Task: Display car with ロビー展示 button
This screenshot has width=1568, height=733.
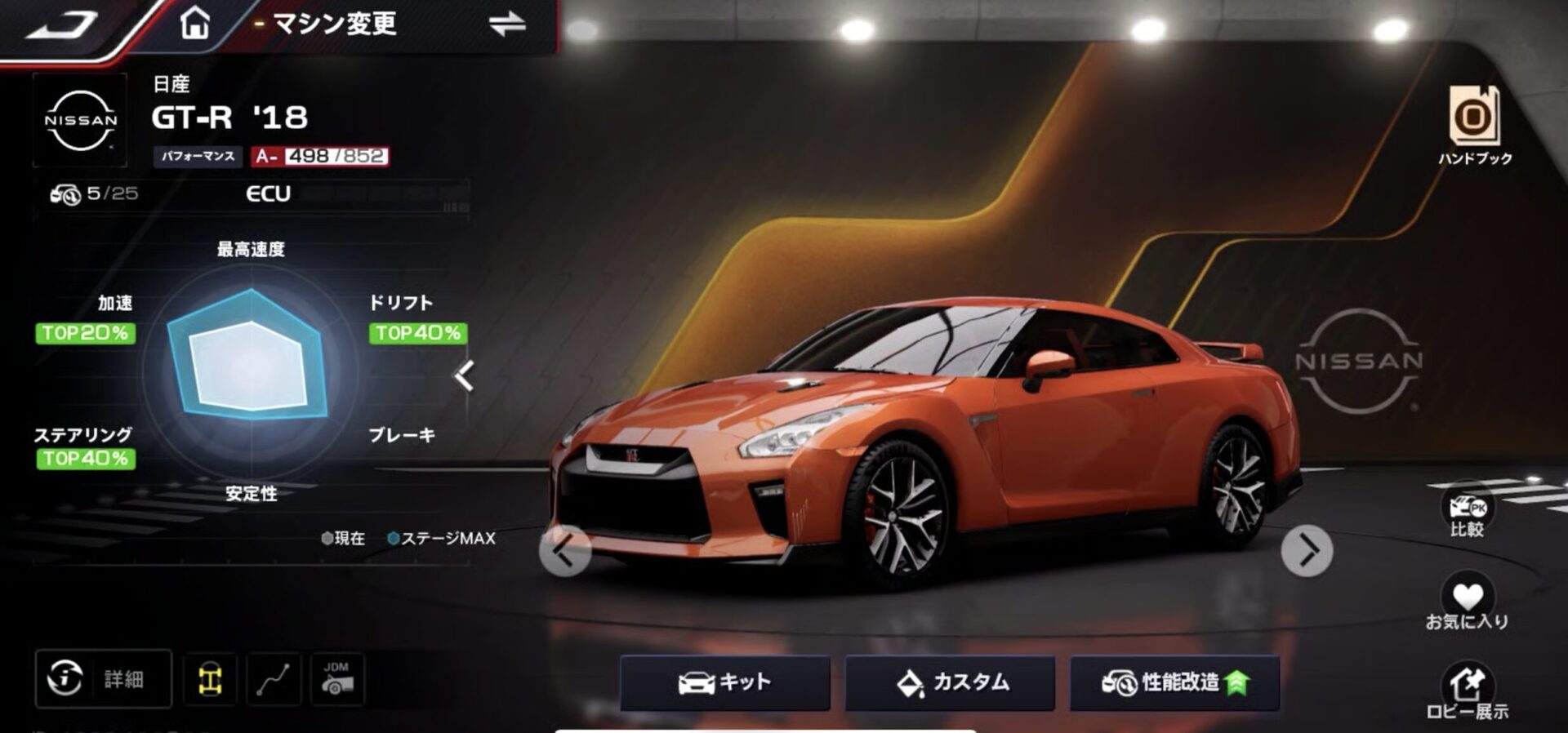Action: [1467, 692]
